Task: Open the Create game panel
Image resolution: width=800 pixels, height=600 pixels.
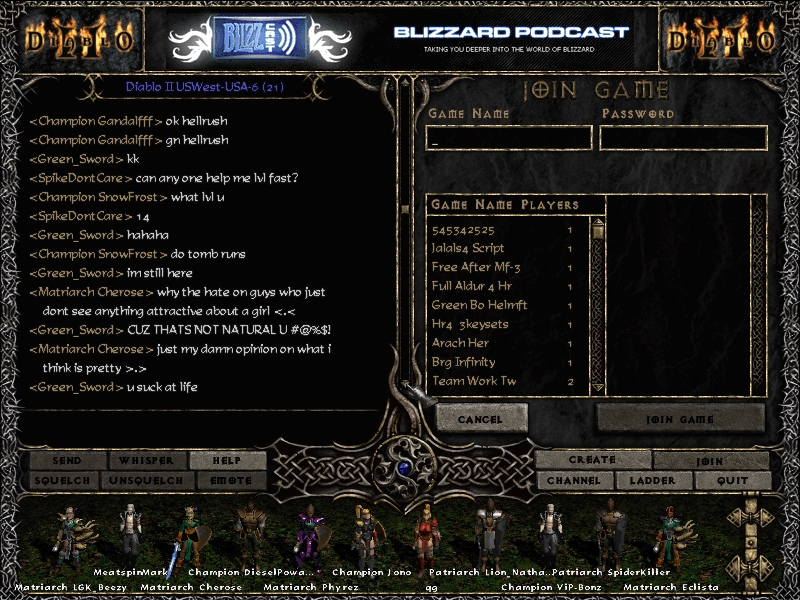Action: (592, 460)
